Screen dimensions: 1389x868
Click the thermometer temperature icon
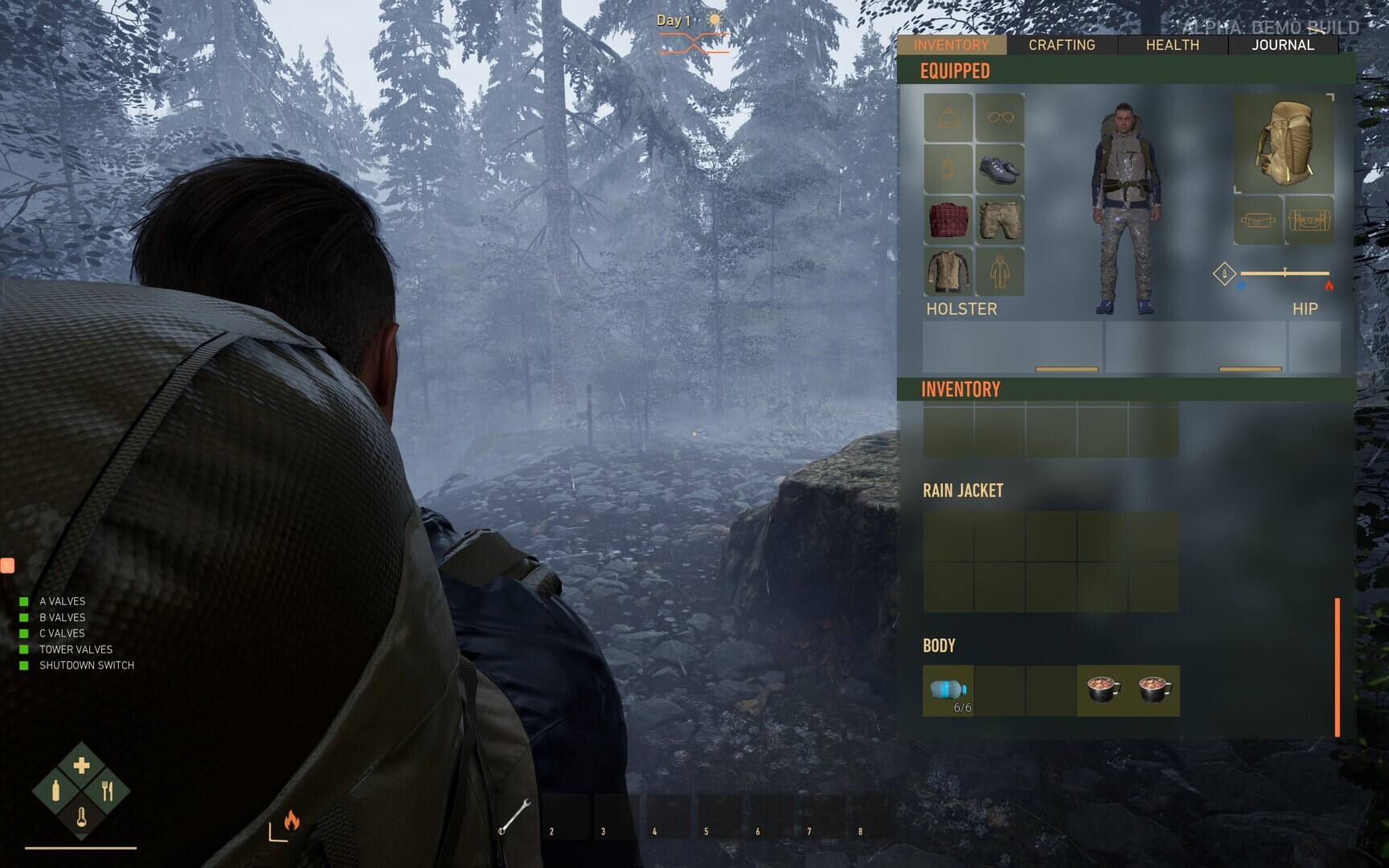[81, 818]
